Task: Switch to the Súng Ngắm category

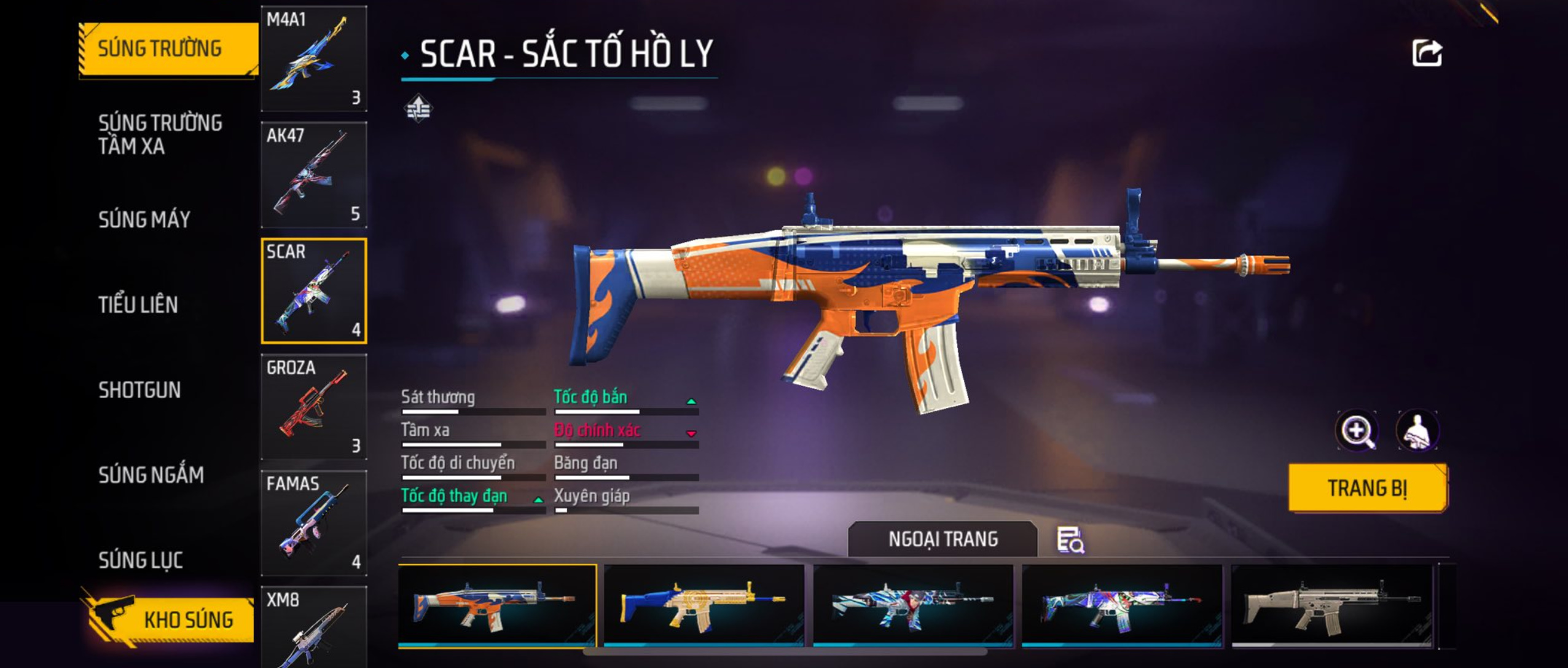Action: click(x=151, y=474)
